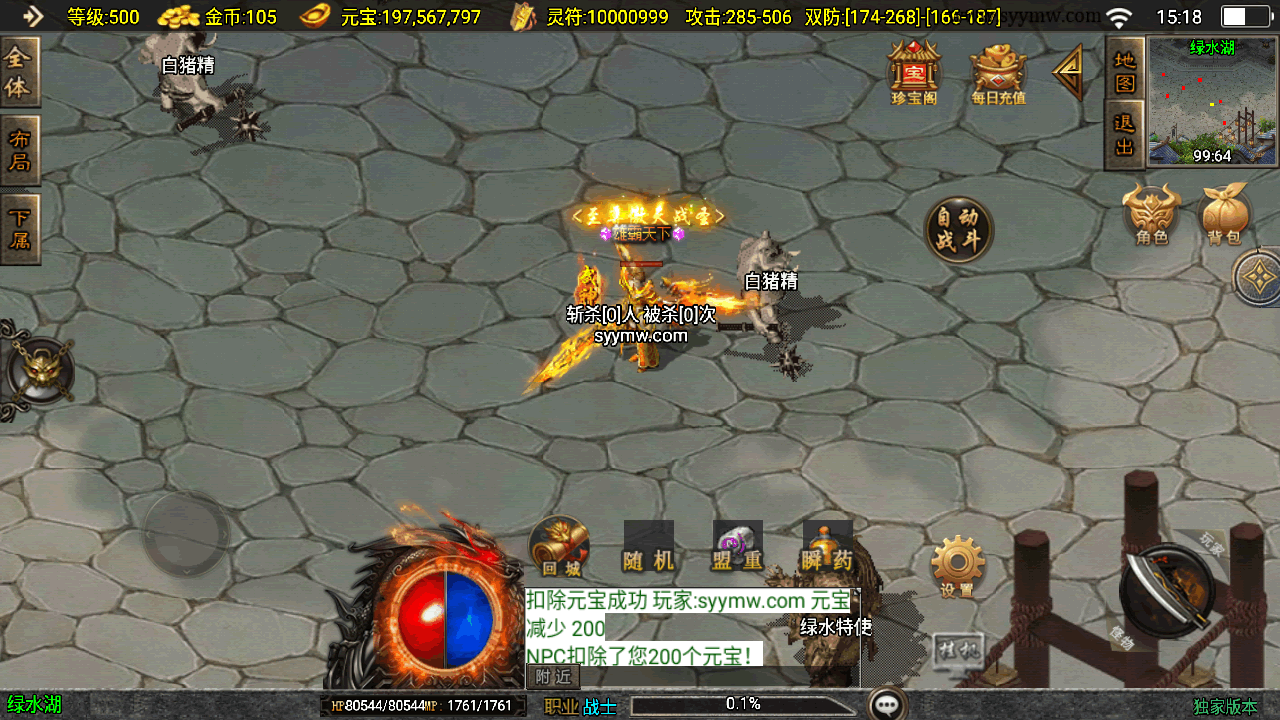Use the 随机 random teleport slot
Viewport: 1280px width, 720px height.
649,548
